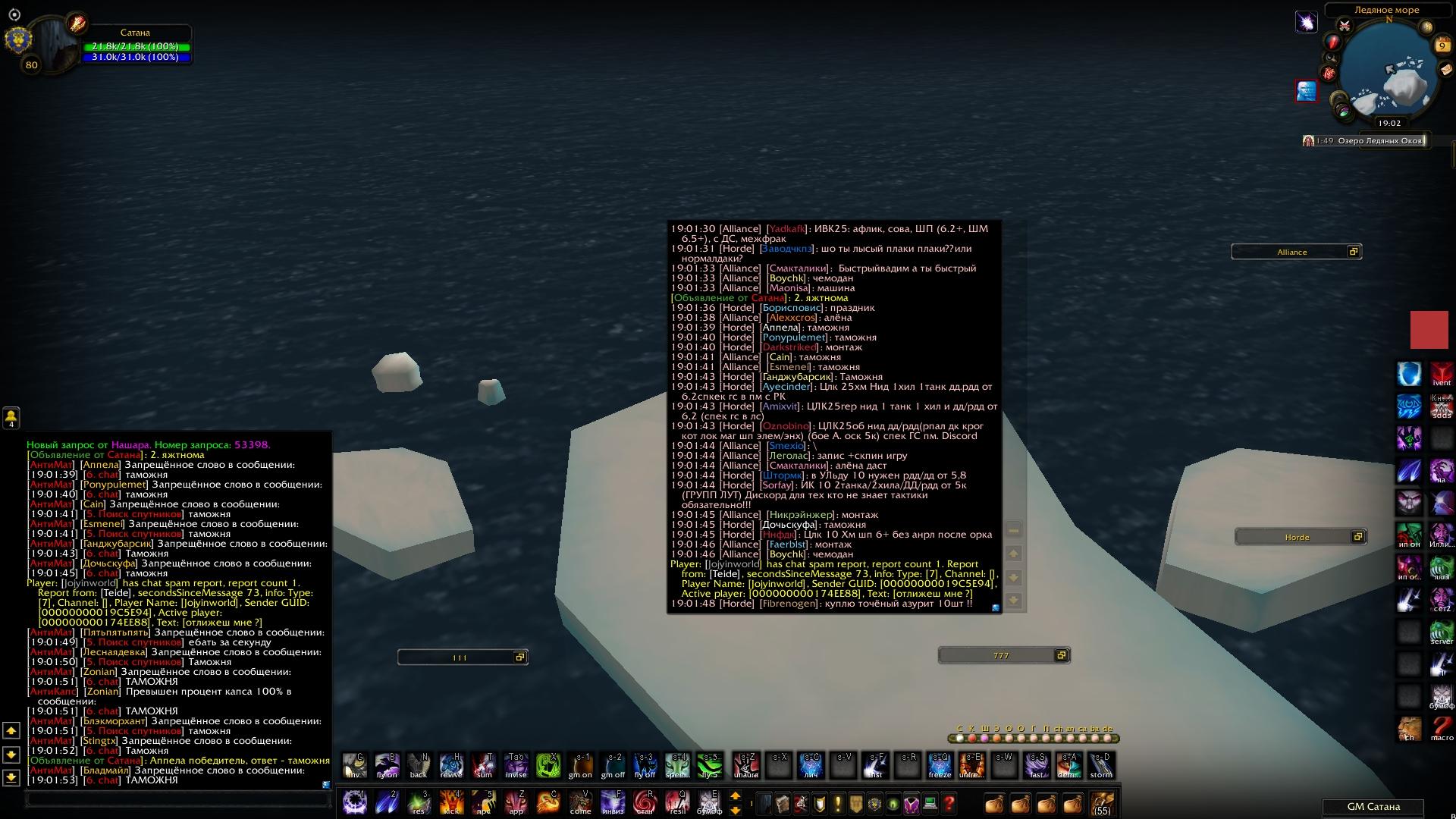Image resolution: width=1456 pixels, height=819 pixels.
Task: Click the "111" bar button
Action: (x=459, y=657)
